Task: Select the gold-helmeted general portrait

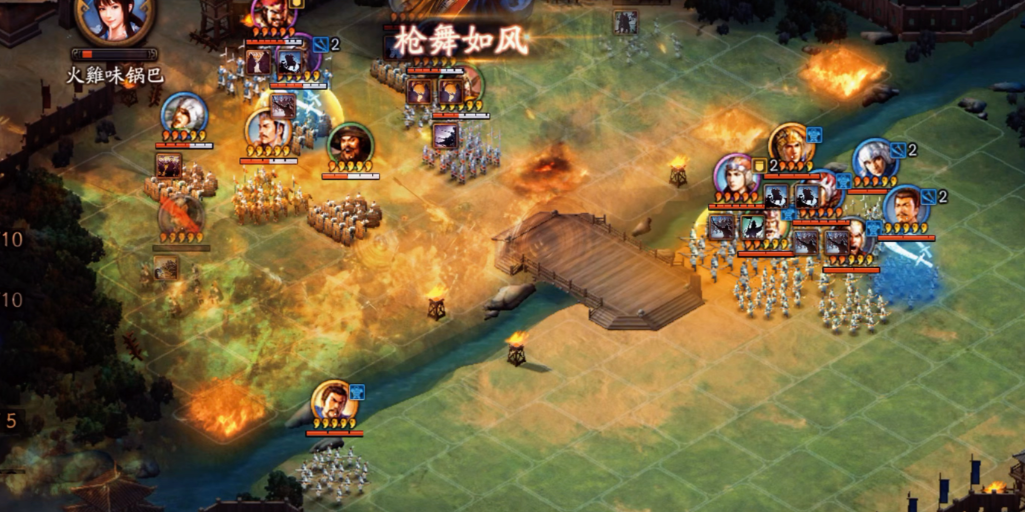Action: [x=790, y=144]
